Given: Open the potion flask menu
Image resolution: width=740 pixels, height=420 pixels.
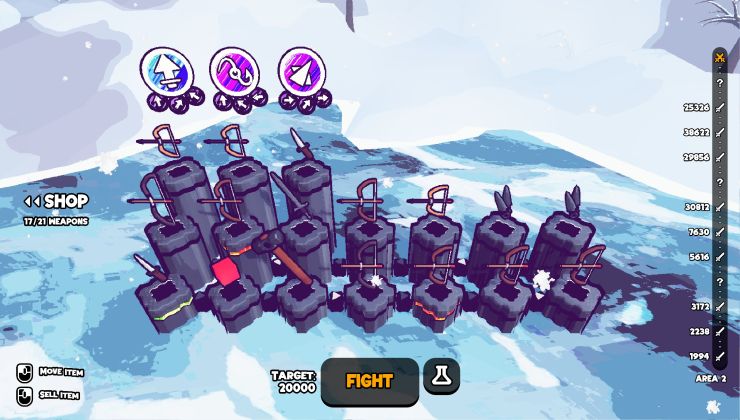Looking at the screenshot, I should (x=441, y=377).
